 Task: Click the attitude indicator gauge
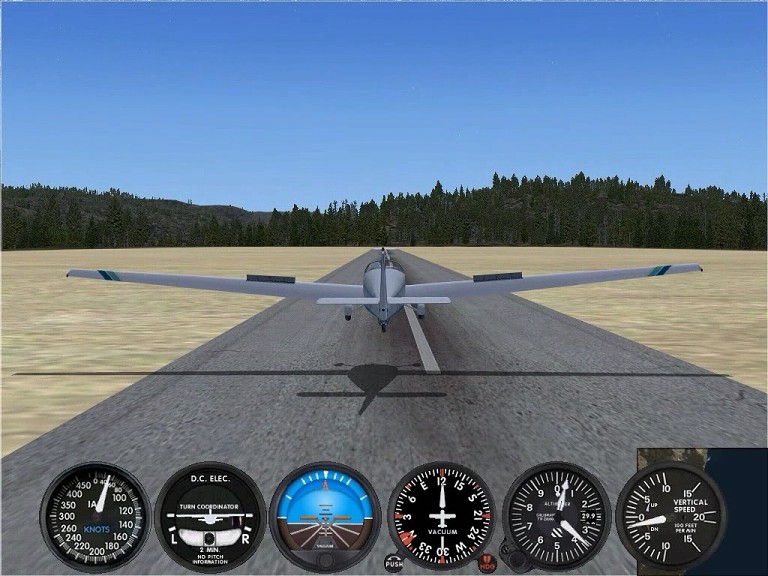point(325,516)
